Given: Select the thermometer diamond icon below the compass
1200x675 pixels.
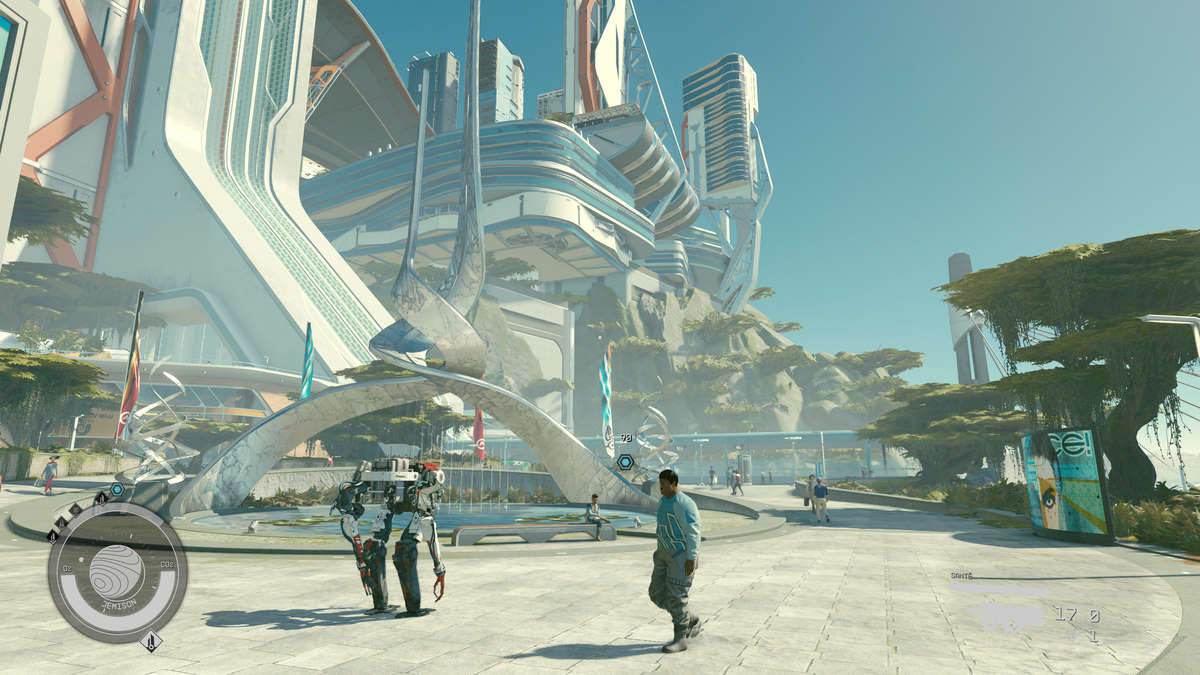Looking at the screenshot, I should [152, 641].
